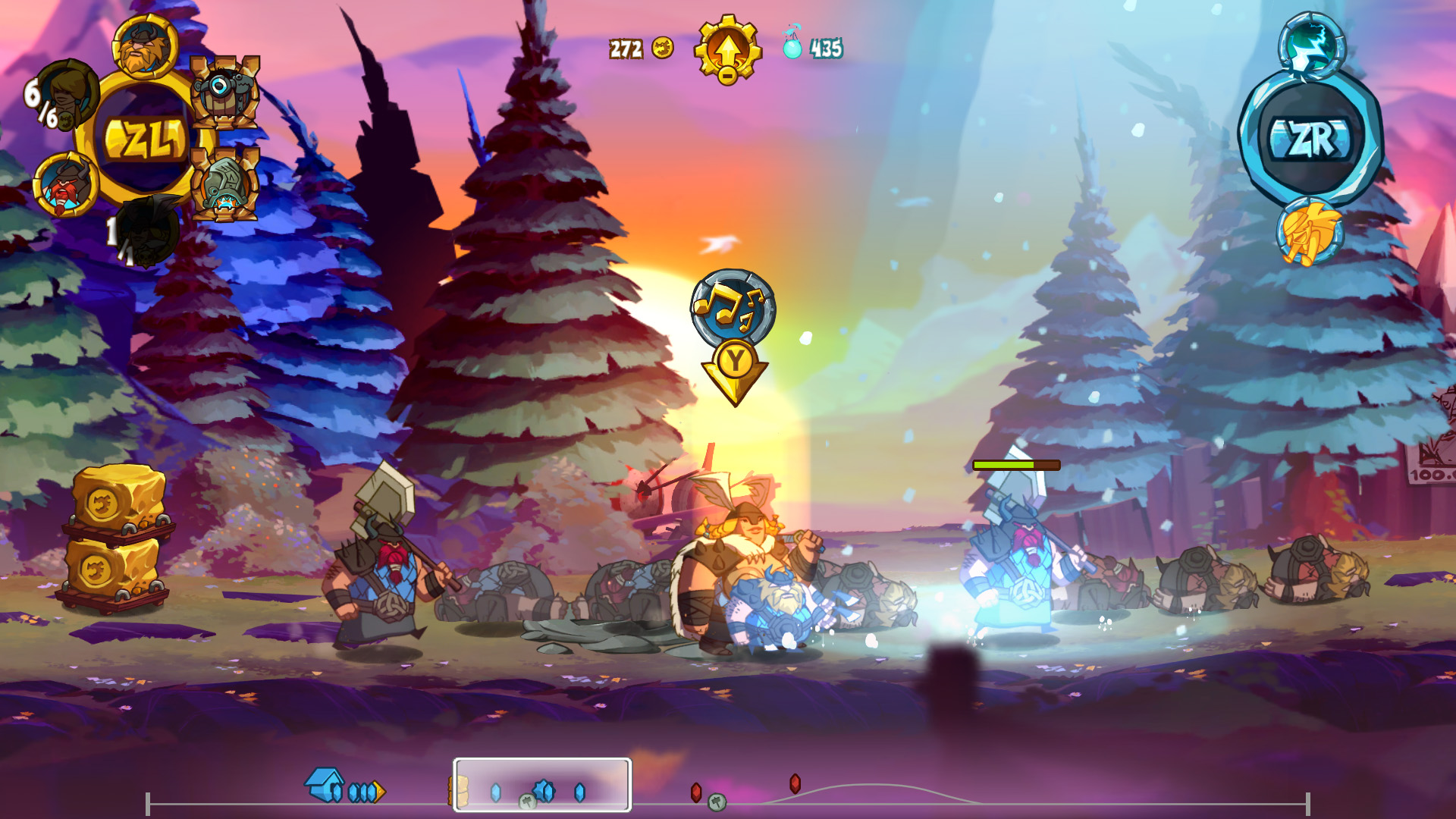Click the blue mana flask icon beside 435
Screen dimensions: 1456x819
pos(791,47)
